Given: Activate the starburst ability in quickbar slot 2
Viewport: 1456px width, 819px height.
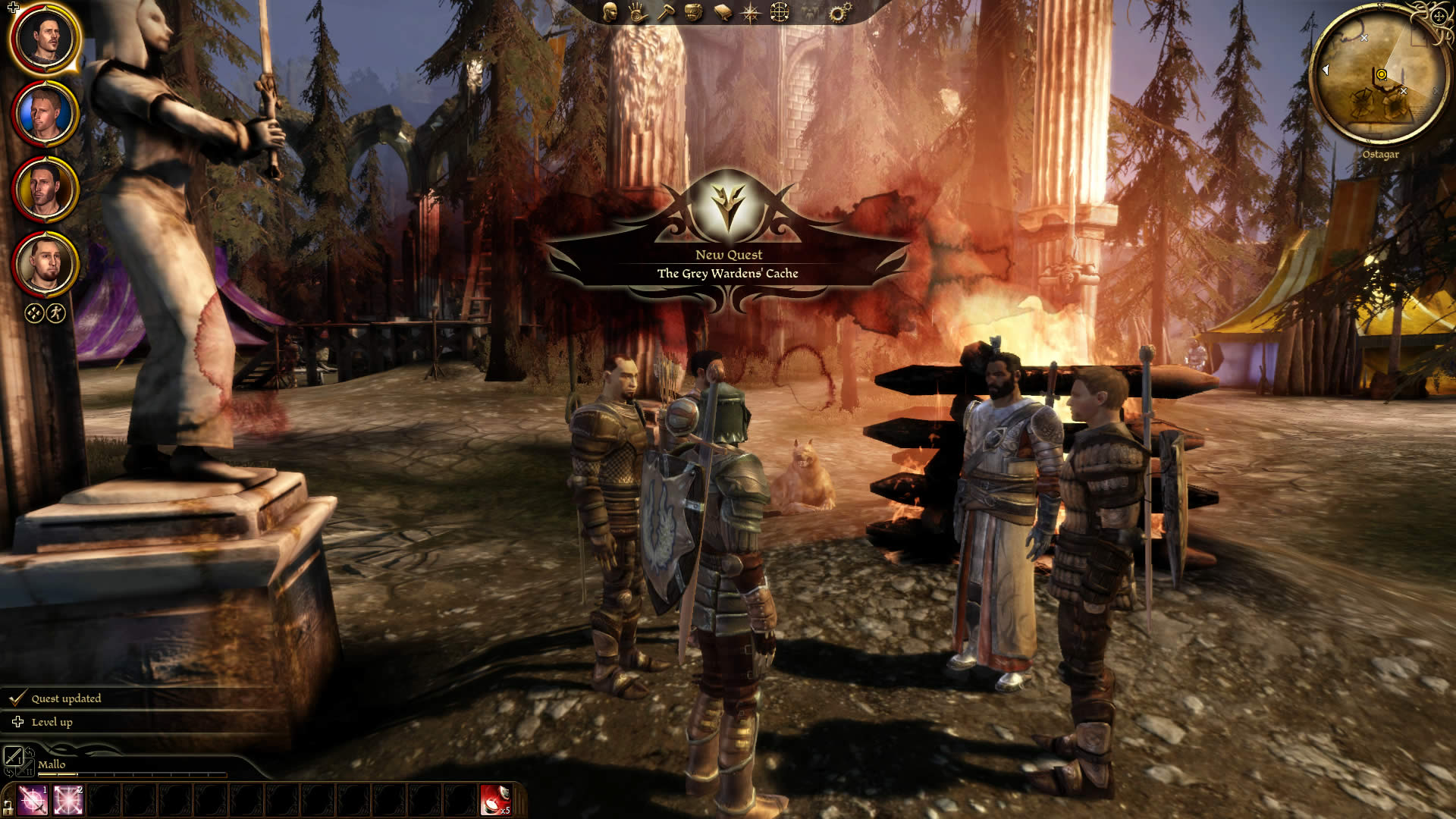Looking at the screenshot, I should coord(68,801).
